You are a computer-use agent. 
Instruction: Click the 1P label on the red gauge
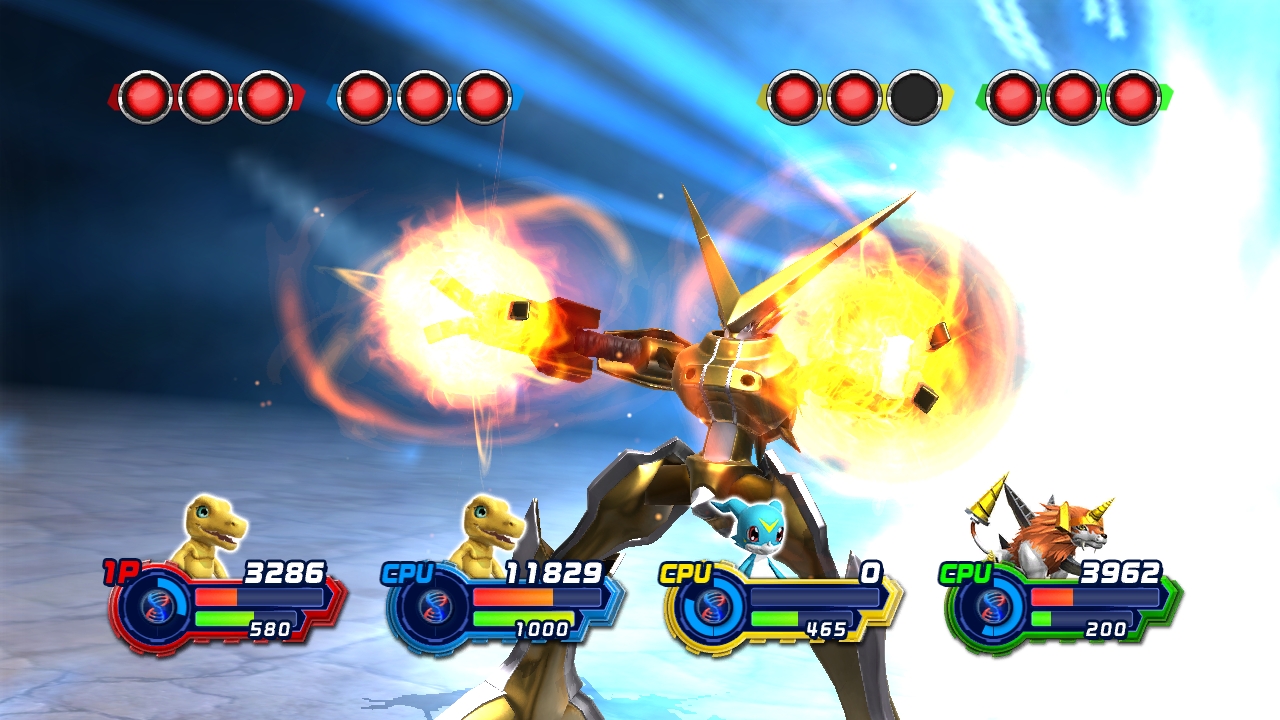[x=119, y=572]
